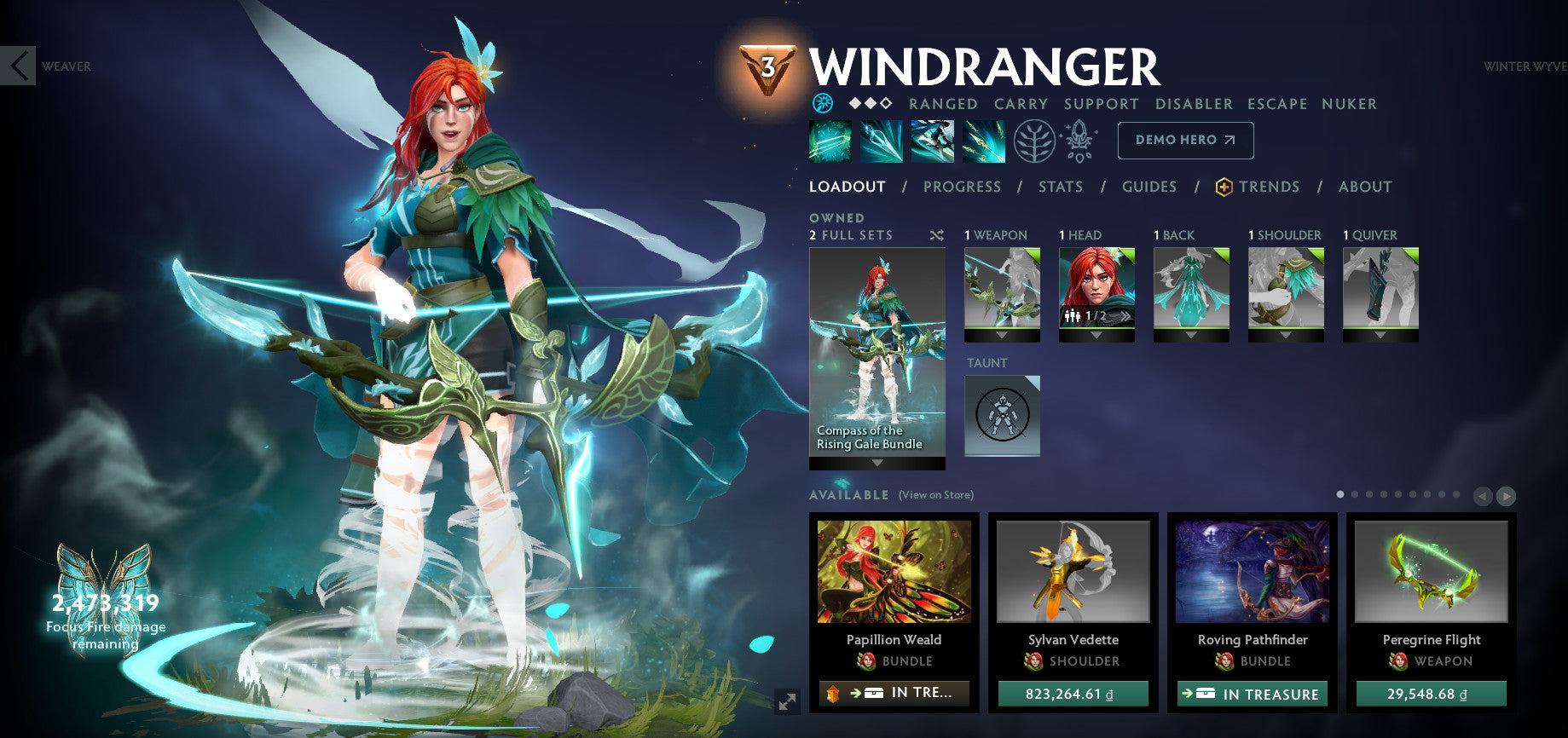The width and height of the screenshot is (1568, 738).
Task: Expand hero model with fullscreen arrows icon
Action: point(785,701)
